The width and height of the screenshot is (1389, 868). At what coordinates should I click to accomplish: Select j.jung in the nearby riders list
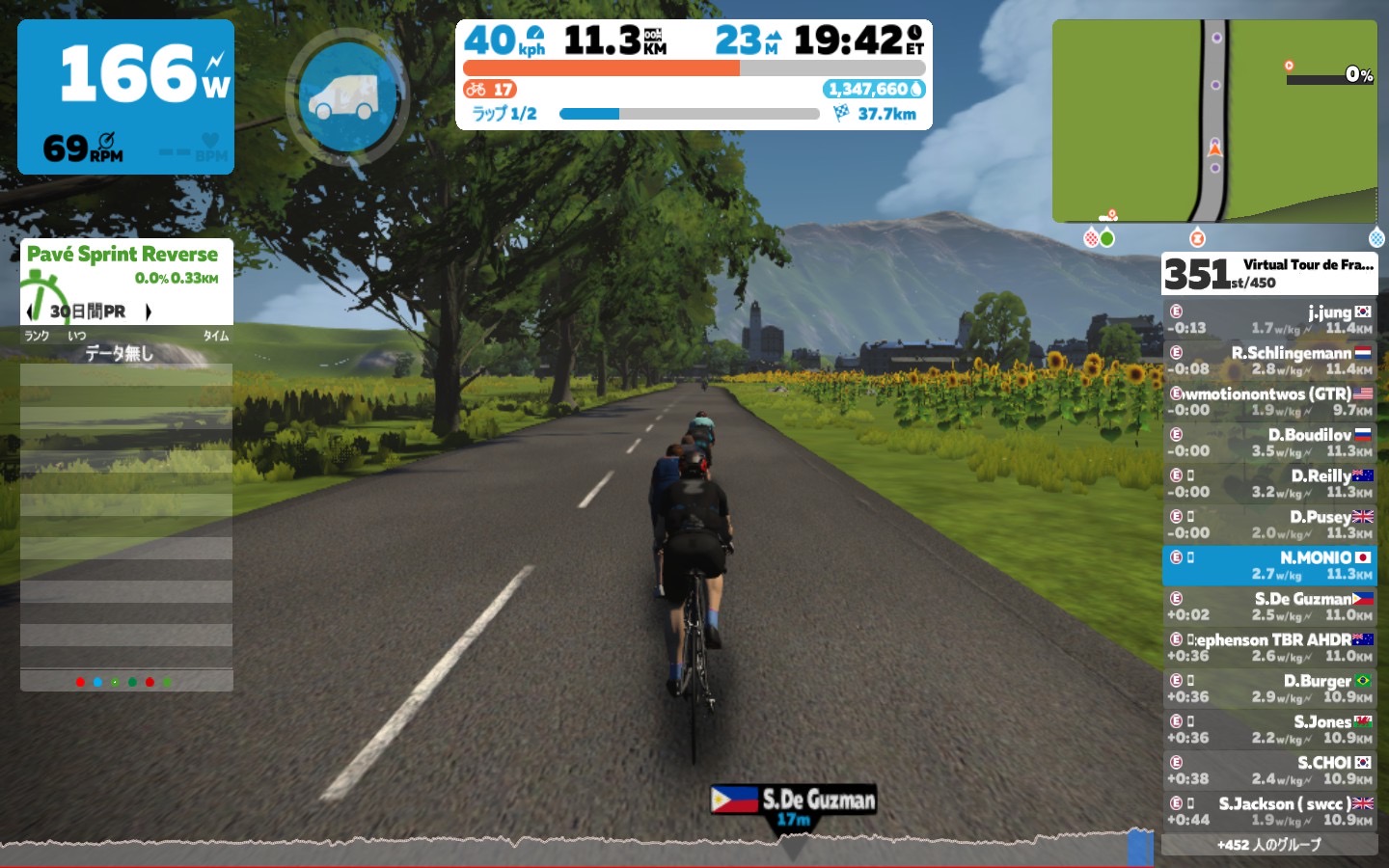pos(1268,319)
